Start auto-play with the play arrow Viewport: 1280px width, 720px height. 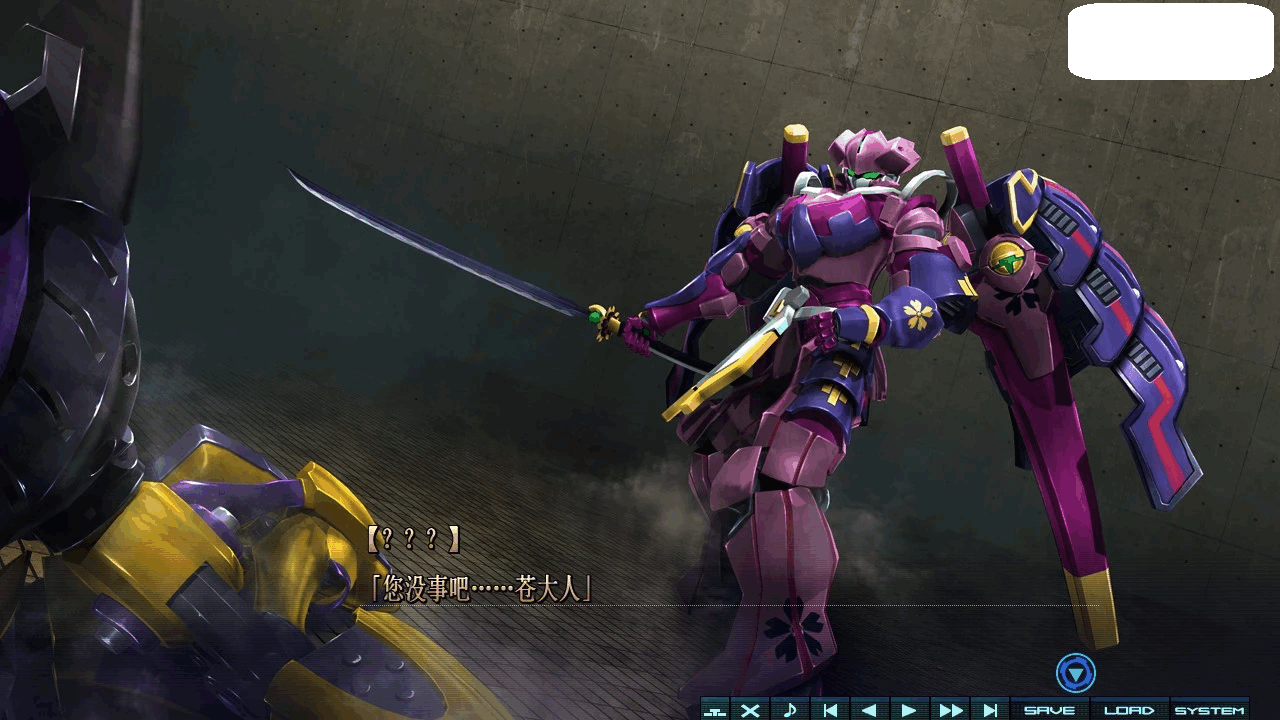click(909, 709)
